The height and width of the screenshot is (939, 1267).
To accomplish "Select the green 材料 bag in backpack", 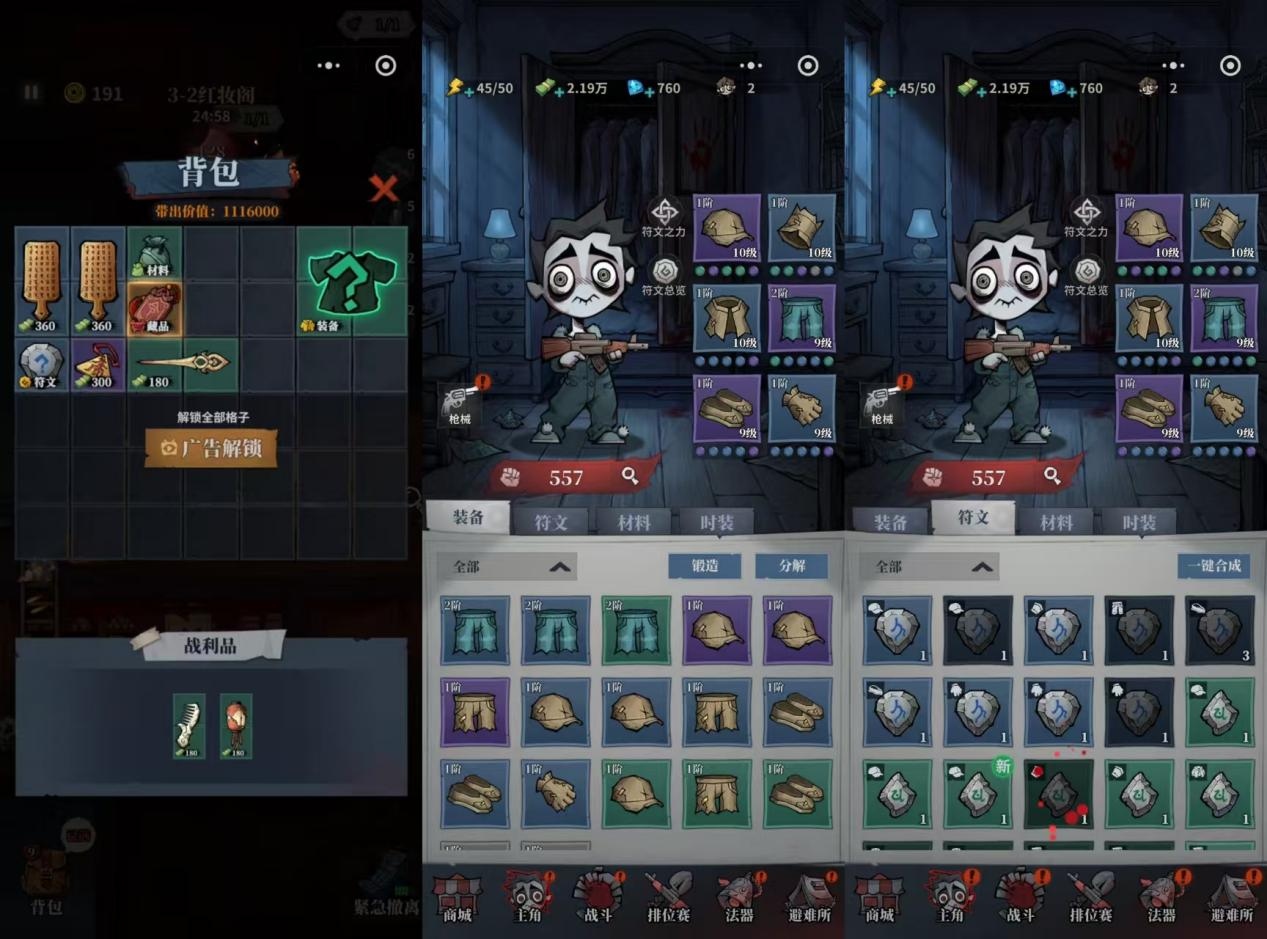I will pos(154,254).
